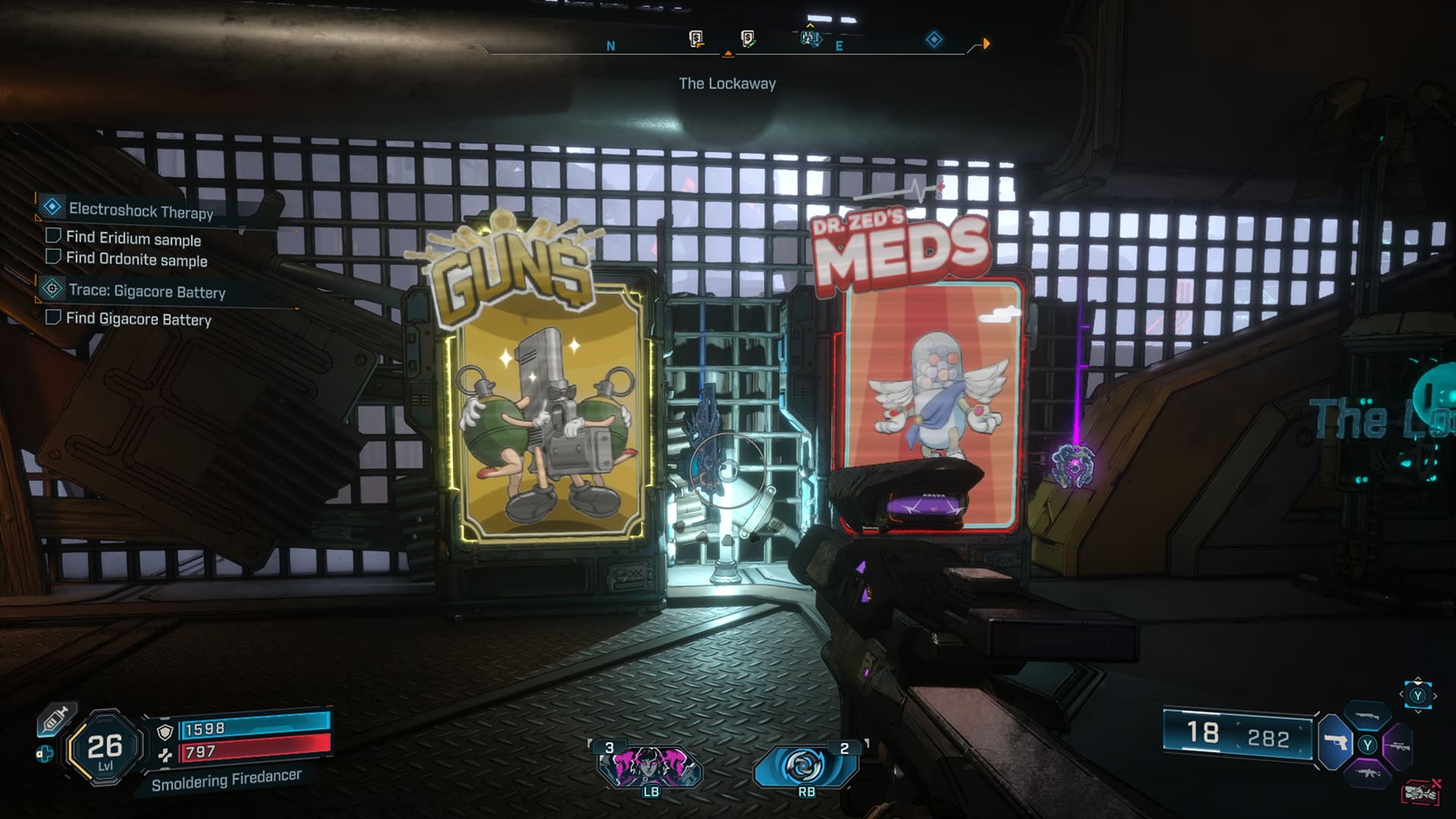Collapse the orange arrow at the compass right edge
The height and width of the screenshot is (819, 1456).
987,43
